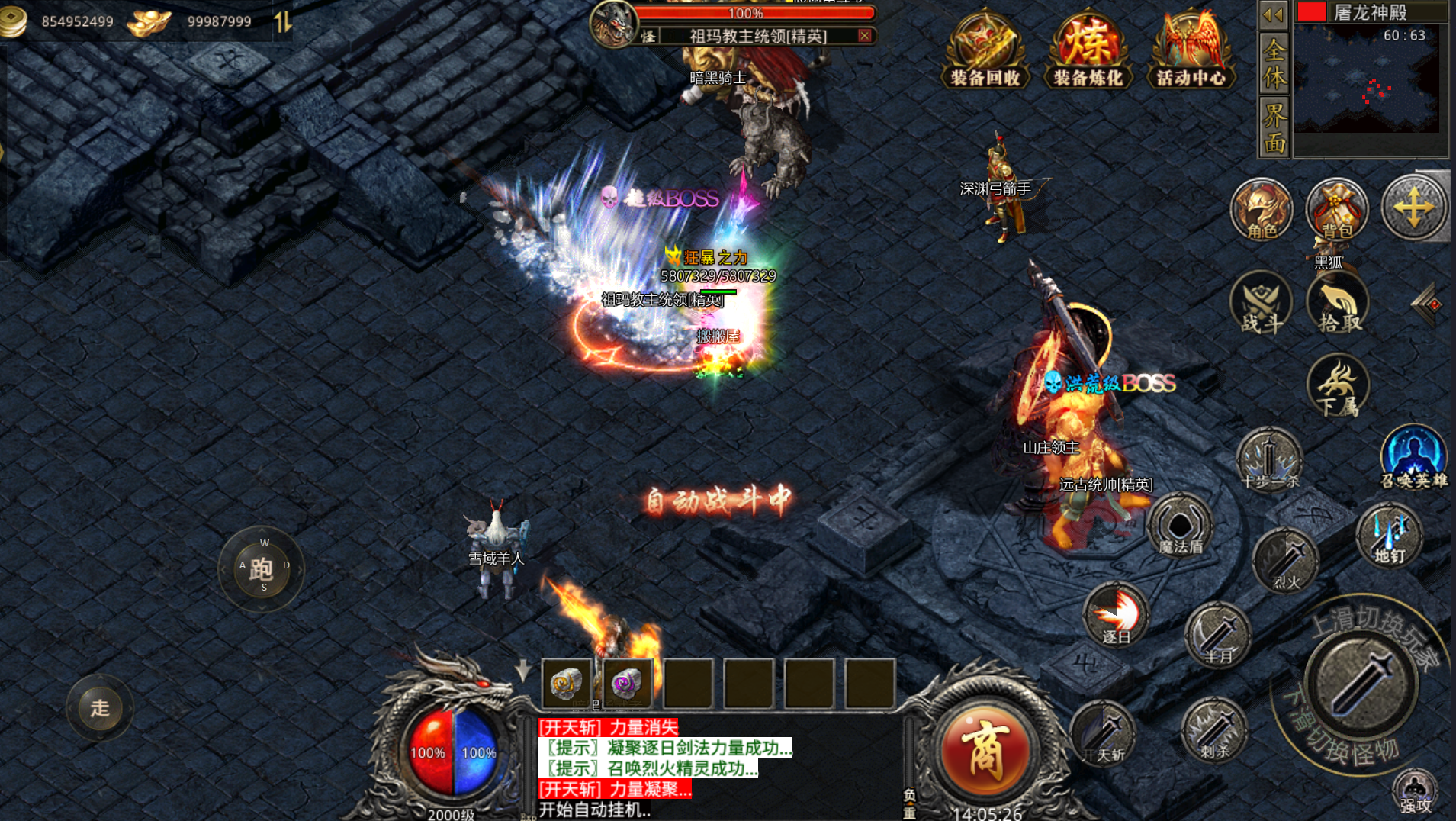Select the first hotbar item slot
The image size is (1456, 821).
pos(567,683)
